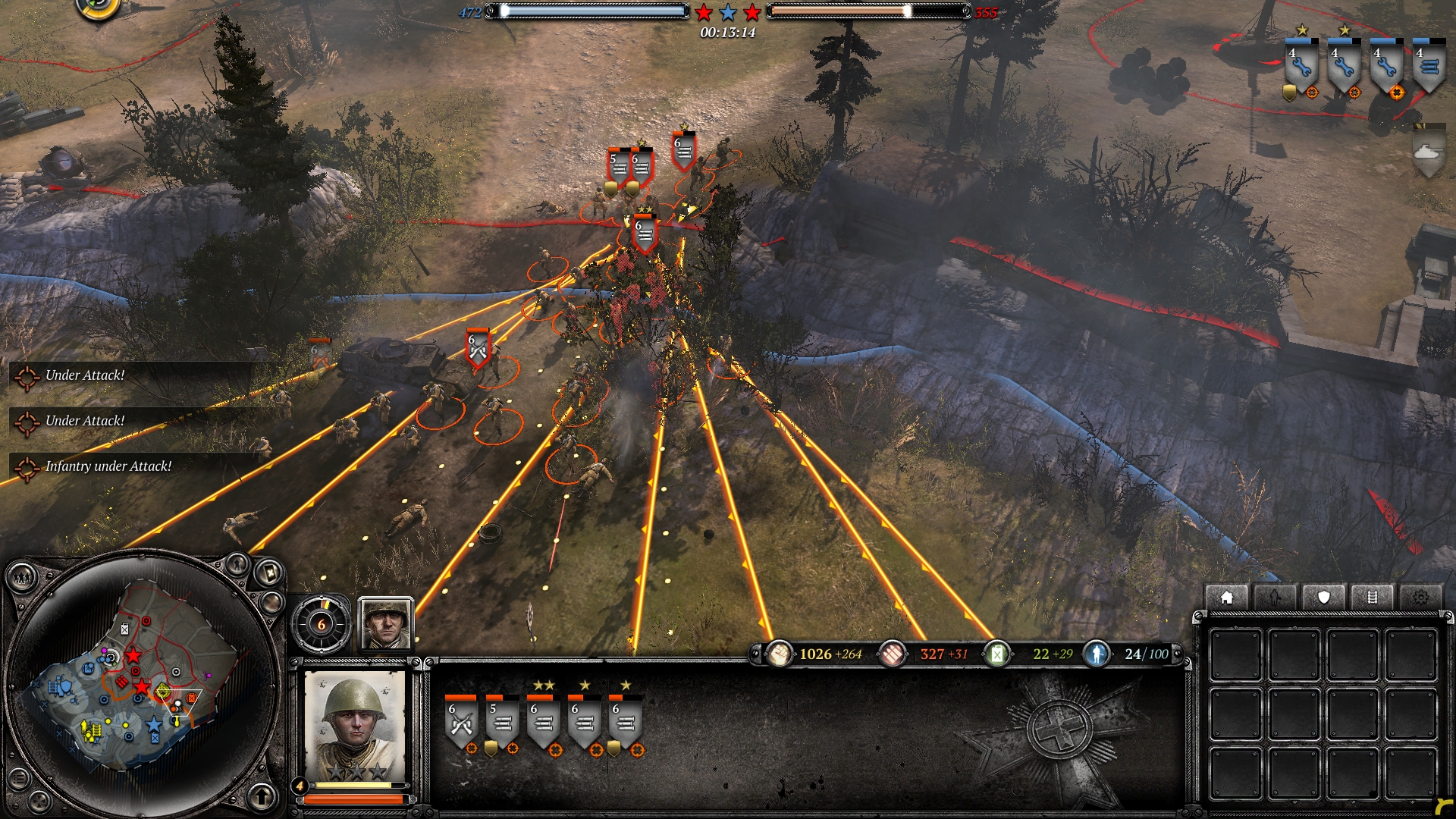Click the three-soldiers button beside the minimap

pos(23,579)
